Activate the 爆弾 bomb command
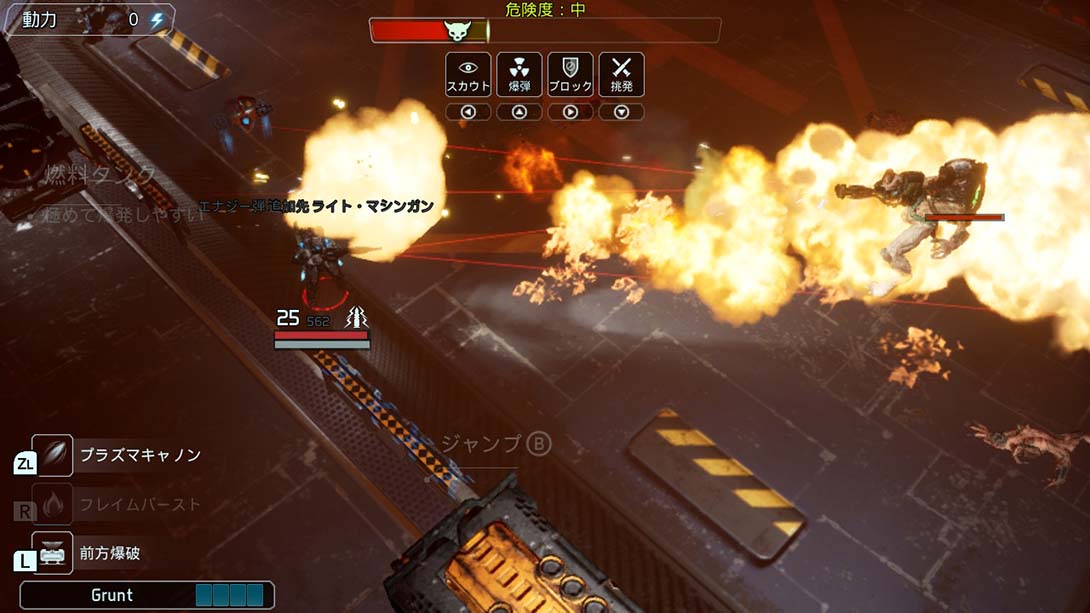The width and height of the screenshot is (1090, 613). click(519, 74)
